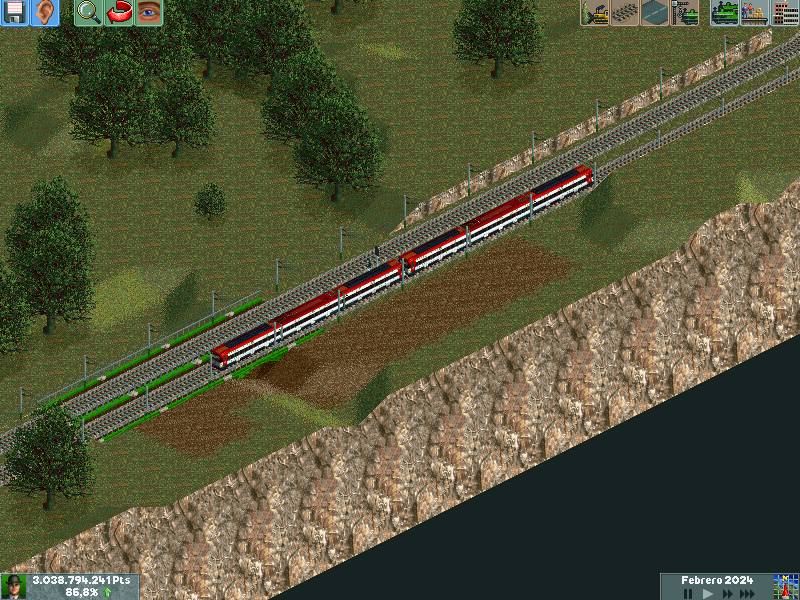Set game speed to extra fast forward
Image resolution: width=800 pixels, height=600 pixels.
point(748,594)
